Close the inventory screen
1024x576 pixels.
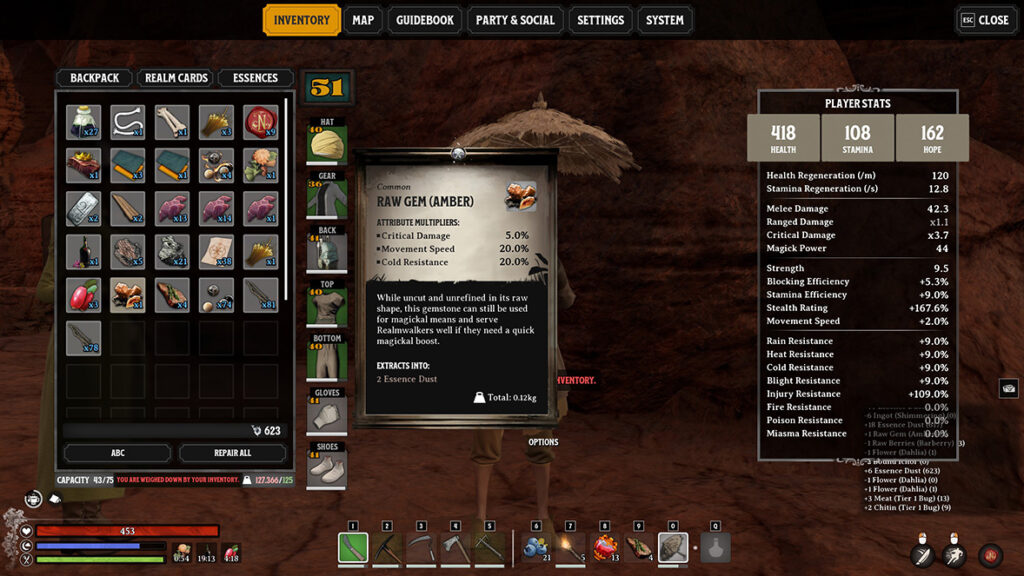985,20
